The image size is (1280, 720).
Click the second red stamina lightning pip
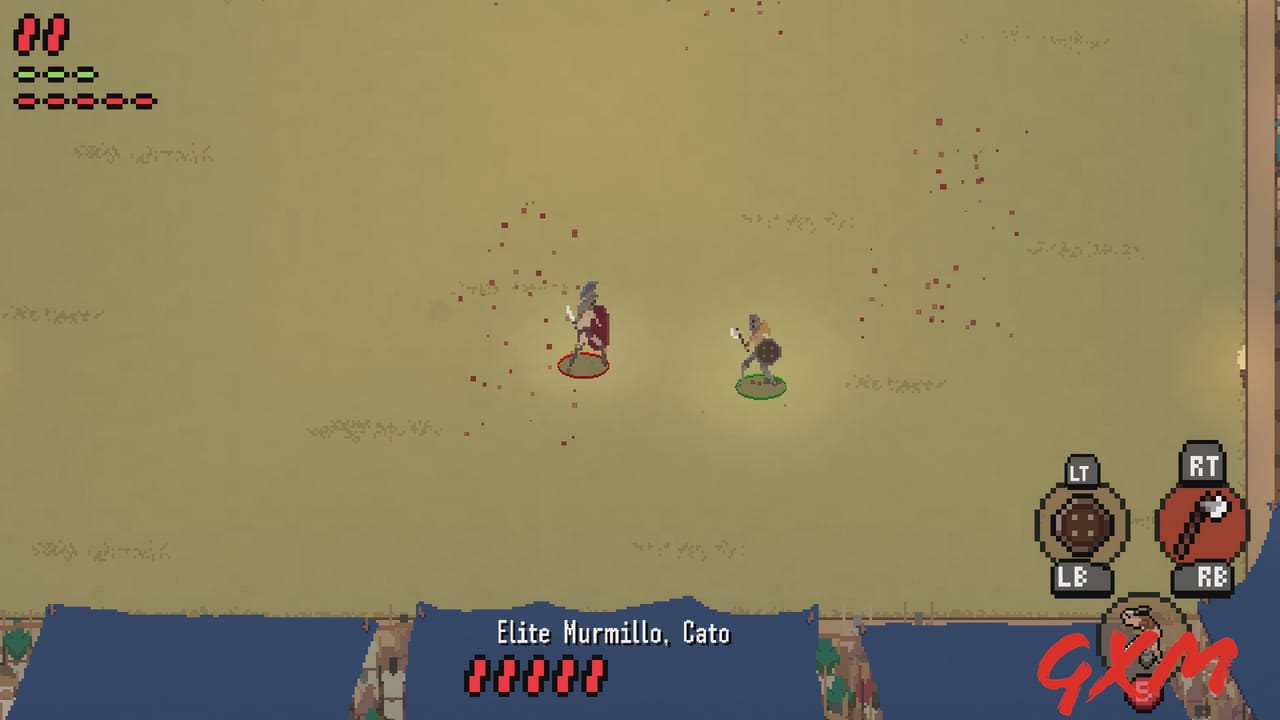tap(56, 35)
